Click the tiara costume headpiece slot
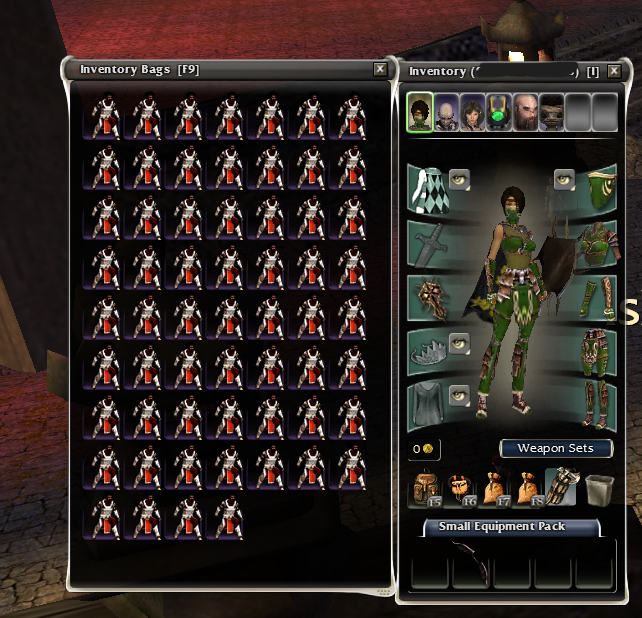 [426, 351]
